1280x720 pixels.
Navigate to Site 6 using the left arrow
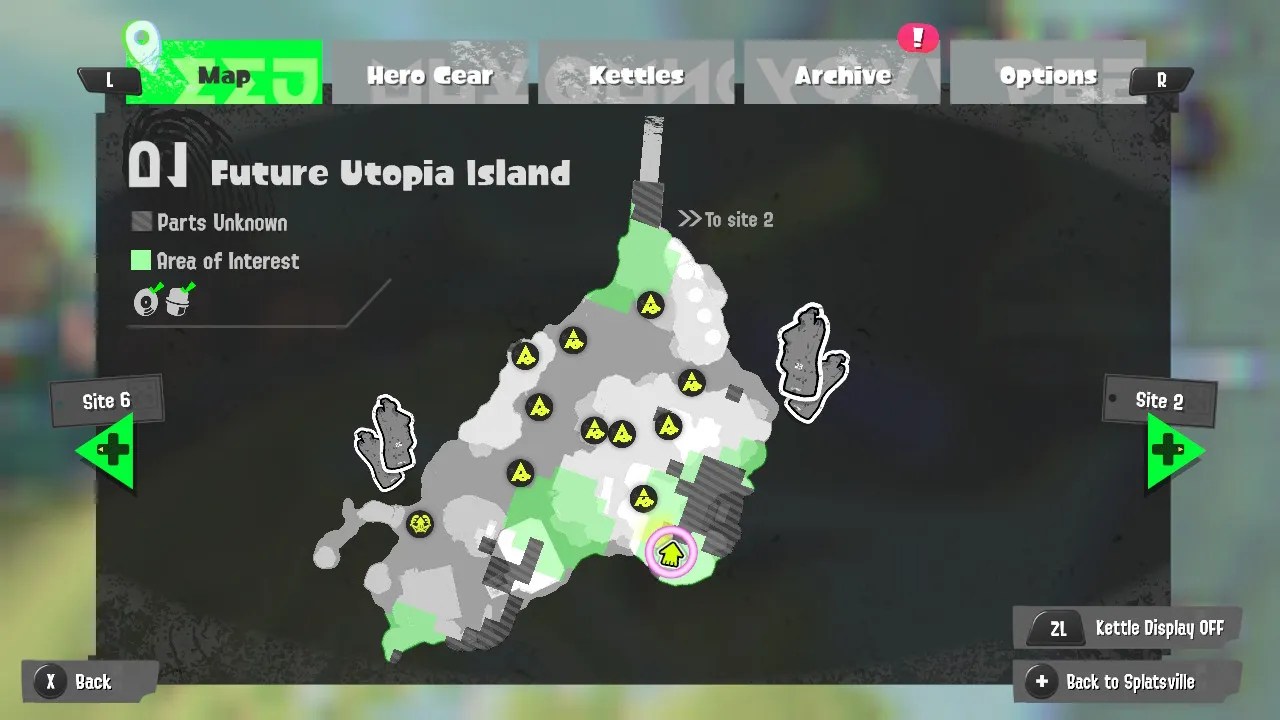click(x=110, y=449)
